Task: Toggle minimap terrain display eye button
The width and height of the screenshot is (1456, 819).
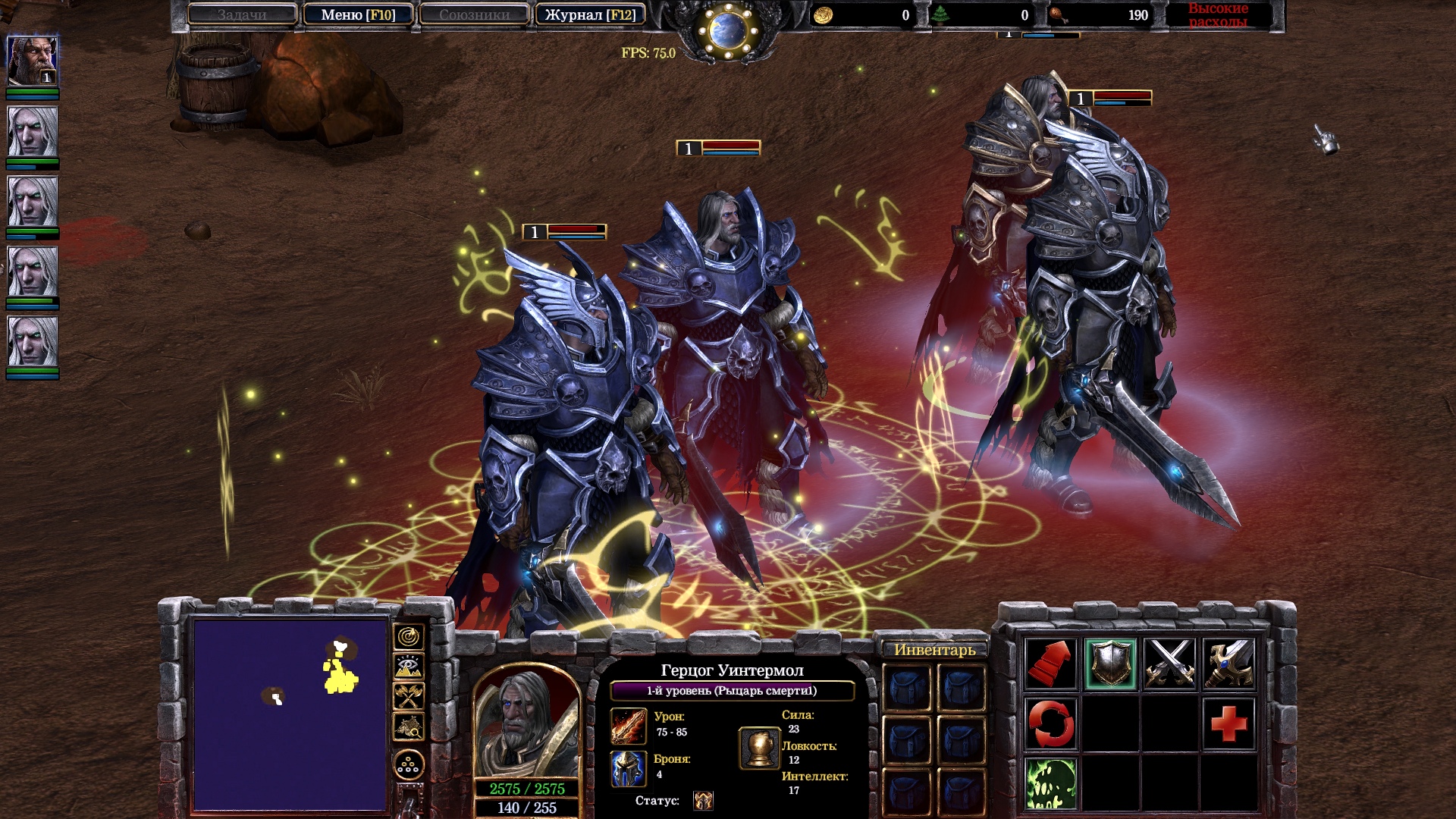Action: (x=409, y=667)
